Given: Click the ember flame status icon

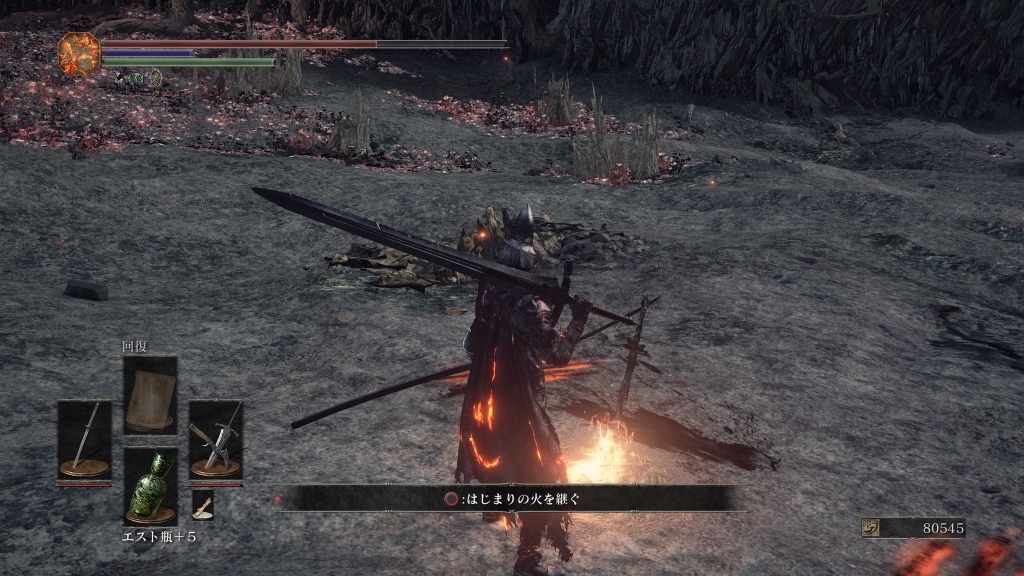Looking at the screenshot, I should coord(79,54).
